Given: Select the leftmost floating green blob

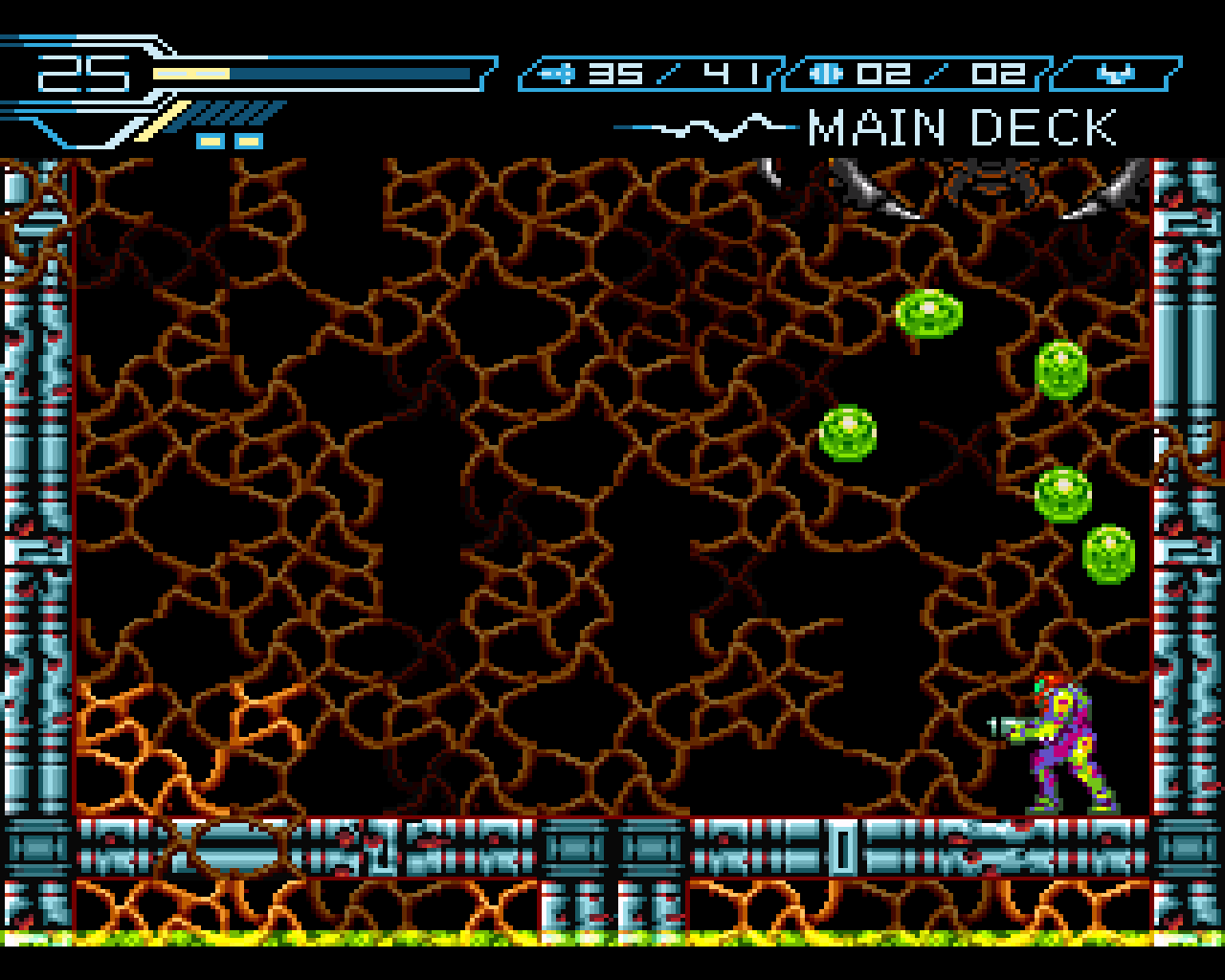Looking at the screenshot, I should click(846, 433).
